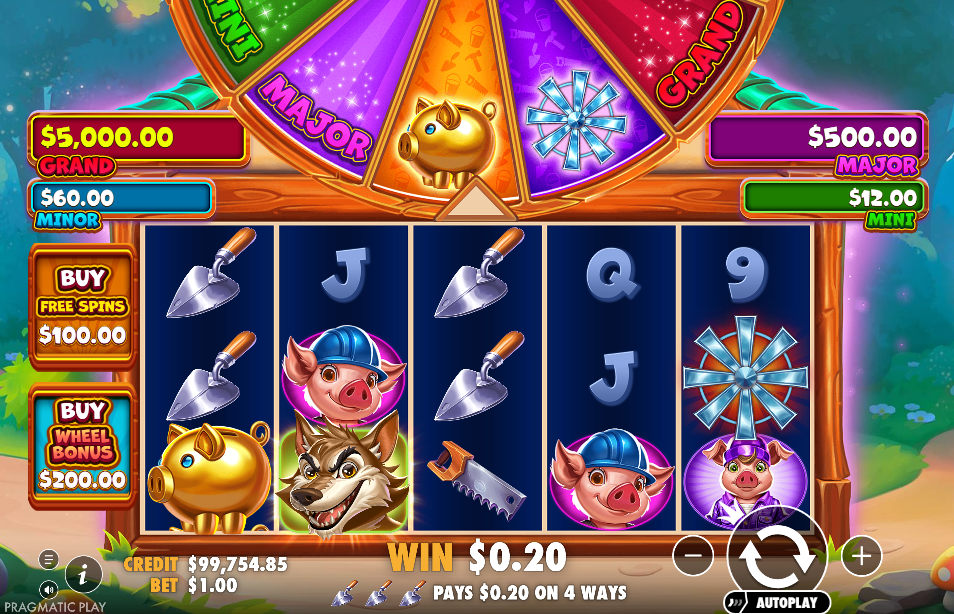954x614 pixels.
Task: Decrease the bet with the minus button
Action: coord(693,555)
